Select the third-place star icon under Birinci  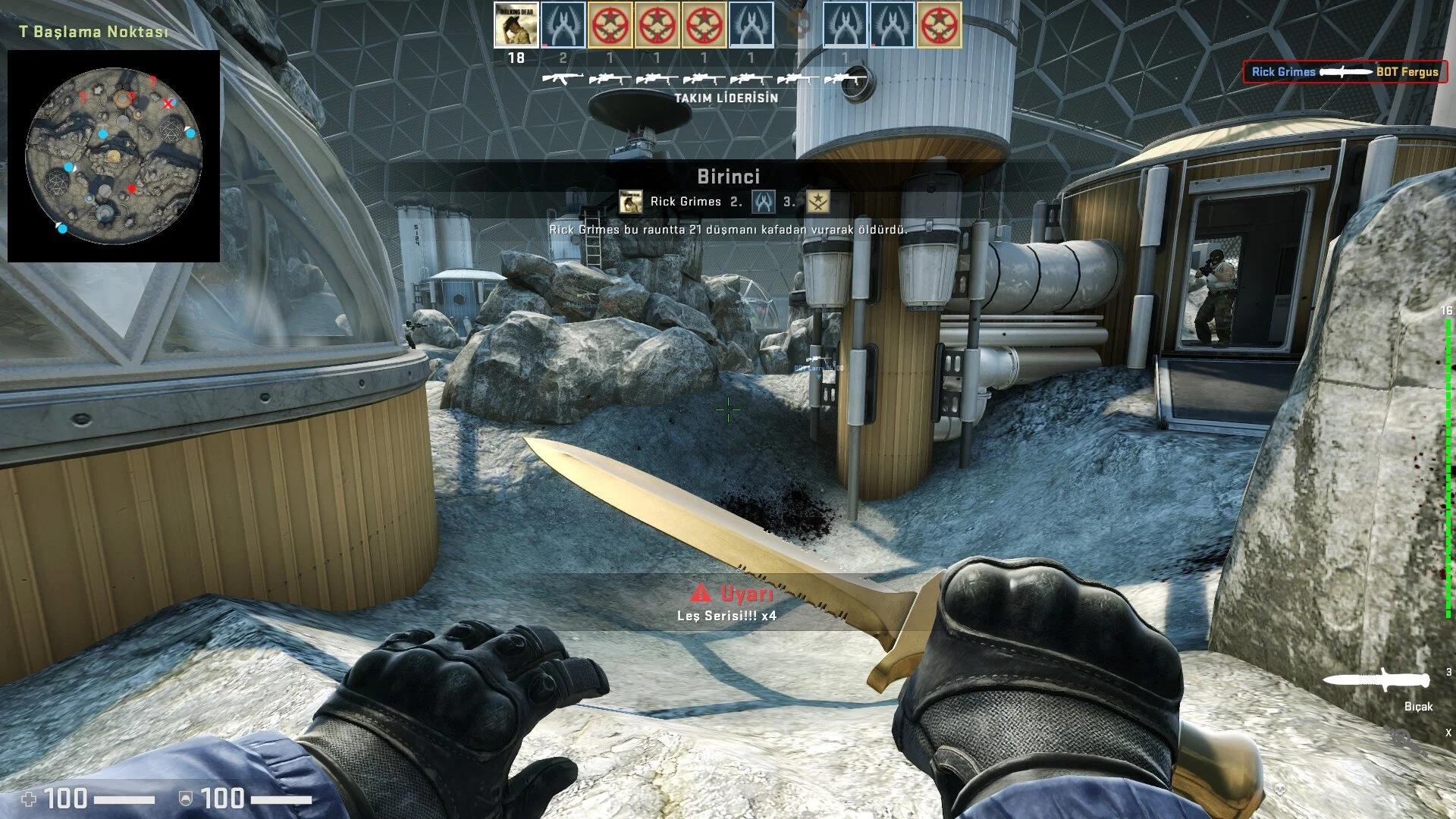817,202
